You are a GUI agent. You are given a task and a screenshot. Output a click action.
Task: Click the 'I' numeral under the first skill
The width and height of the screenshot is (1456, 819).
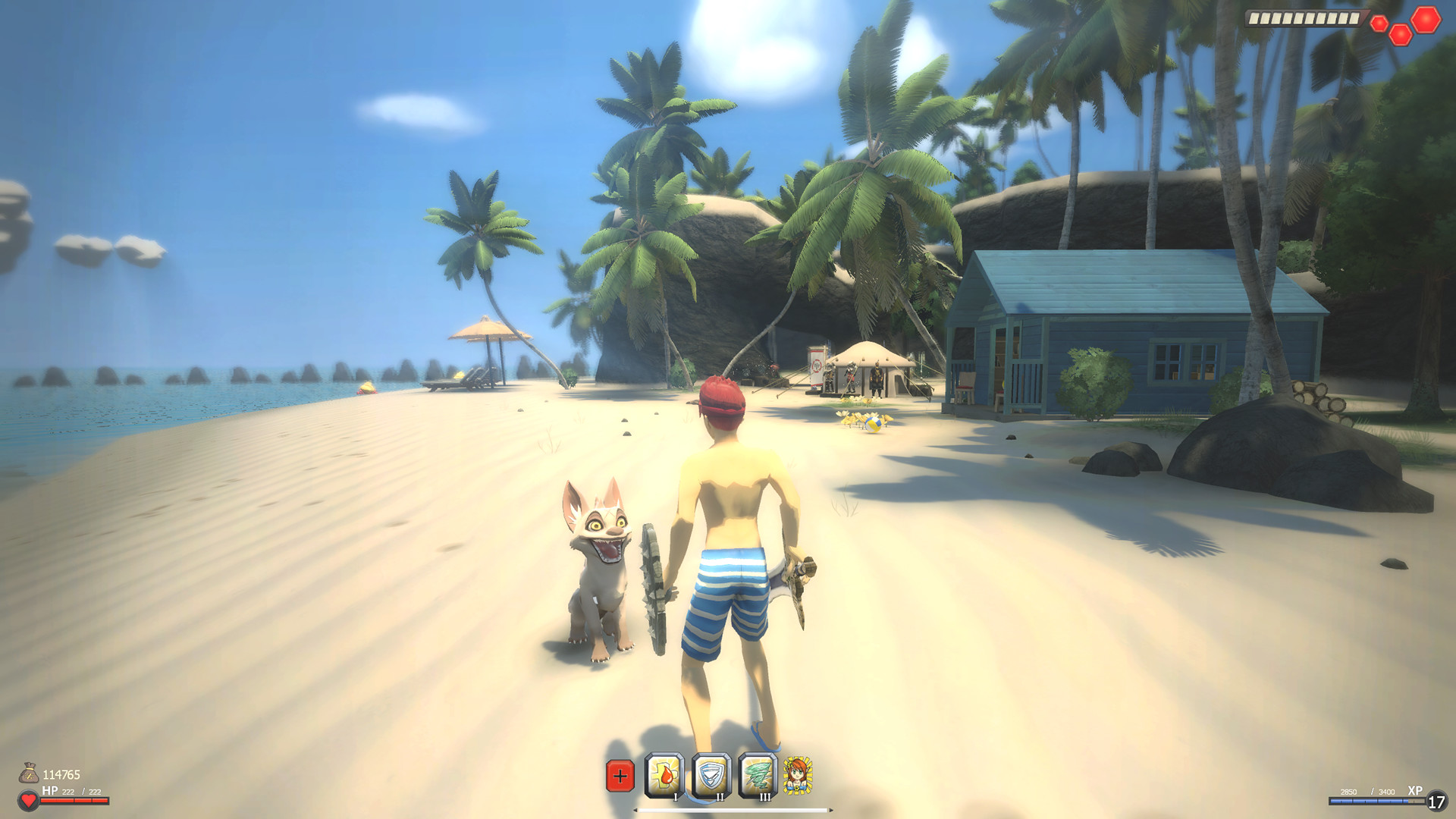675,797
